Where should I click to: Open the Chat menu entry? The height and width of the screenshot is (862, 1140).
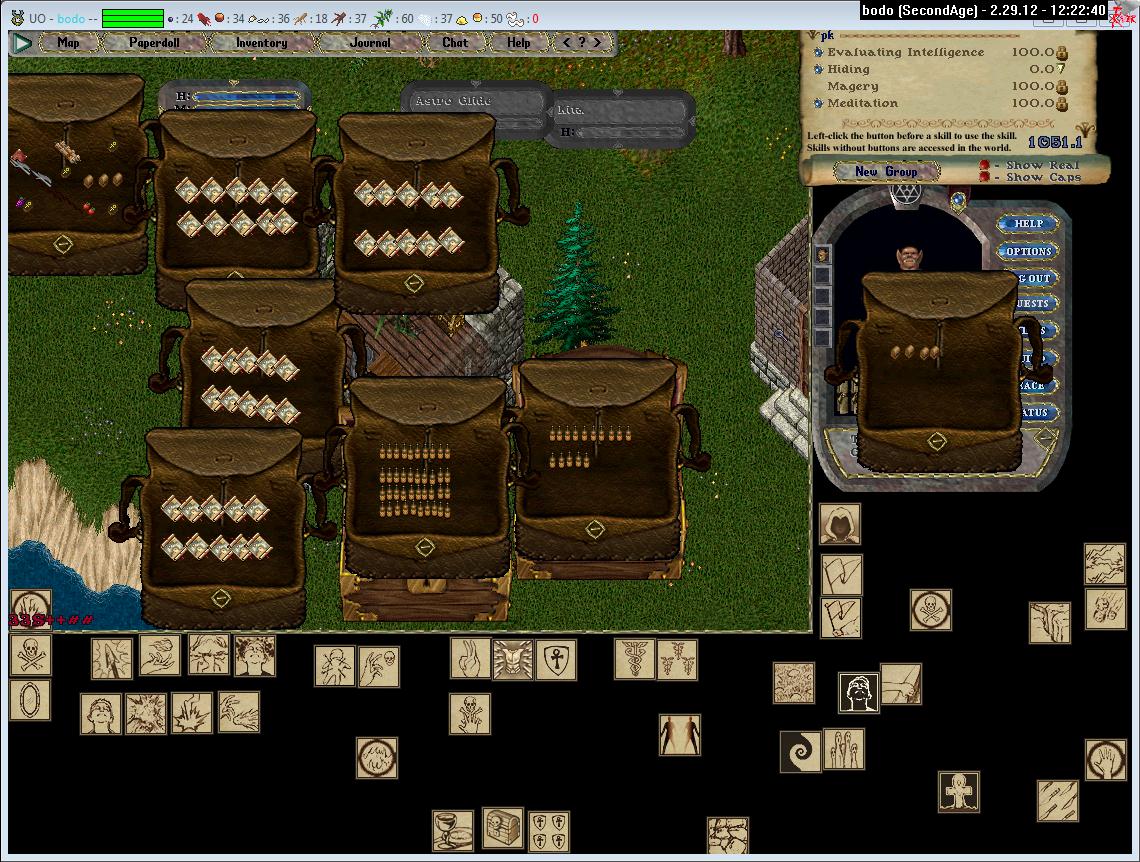click(455, 43)
